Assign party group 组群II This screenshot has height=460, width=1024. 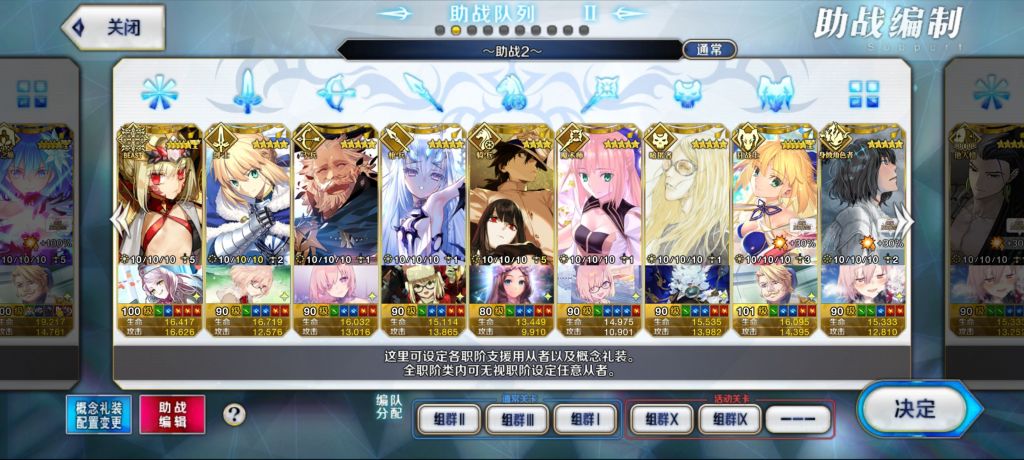click(446, 419)
